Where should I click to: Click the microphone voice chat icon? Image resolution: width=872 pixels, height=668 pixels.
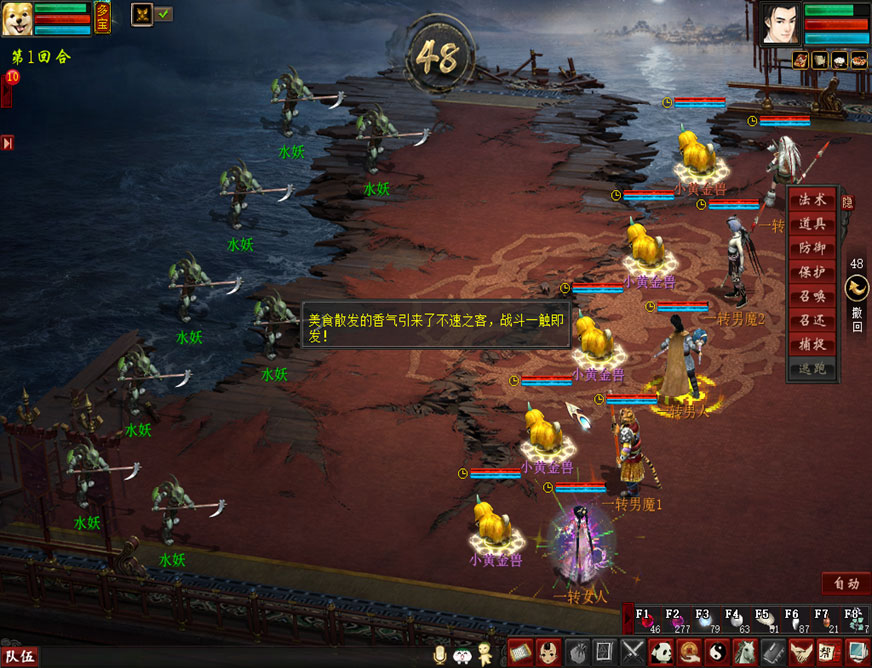tap(438, 654)
